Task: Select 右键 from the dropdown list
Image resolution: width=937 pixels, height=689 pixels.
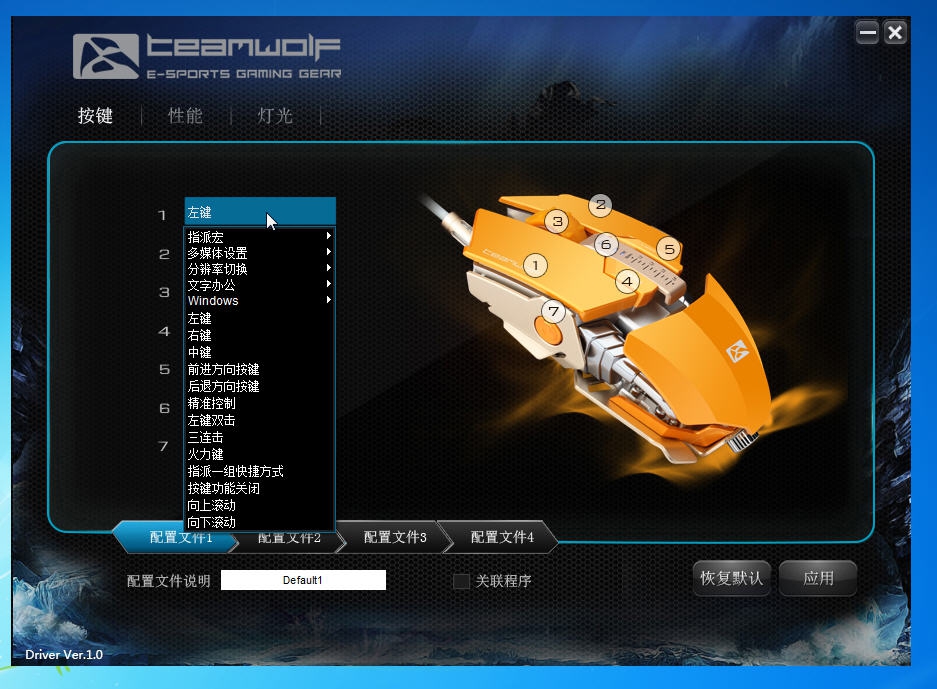Action: (200, 335)
